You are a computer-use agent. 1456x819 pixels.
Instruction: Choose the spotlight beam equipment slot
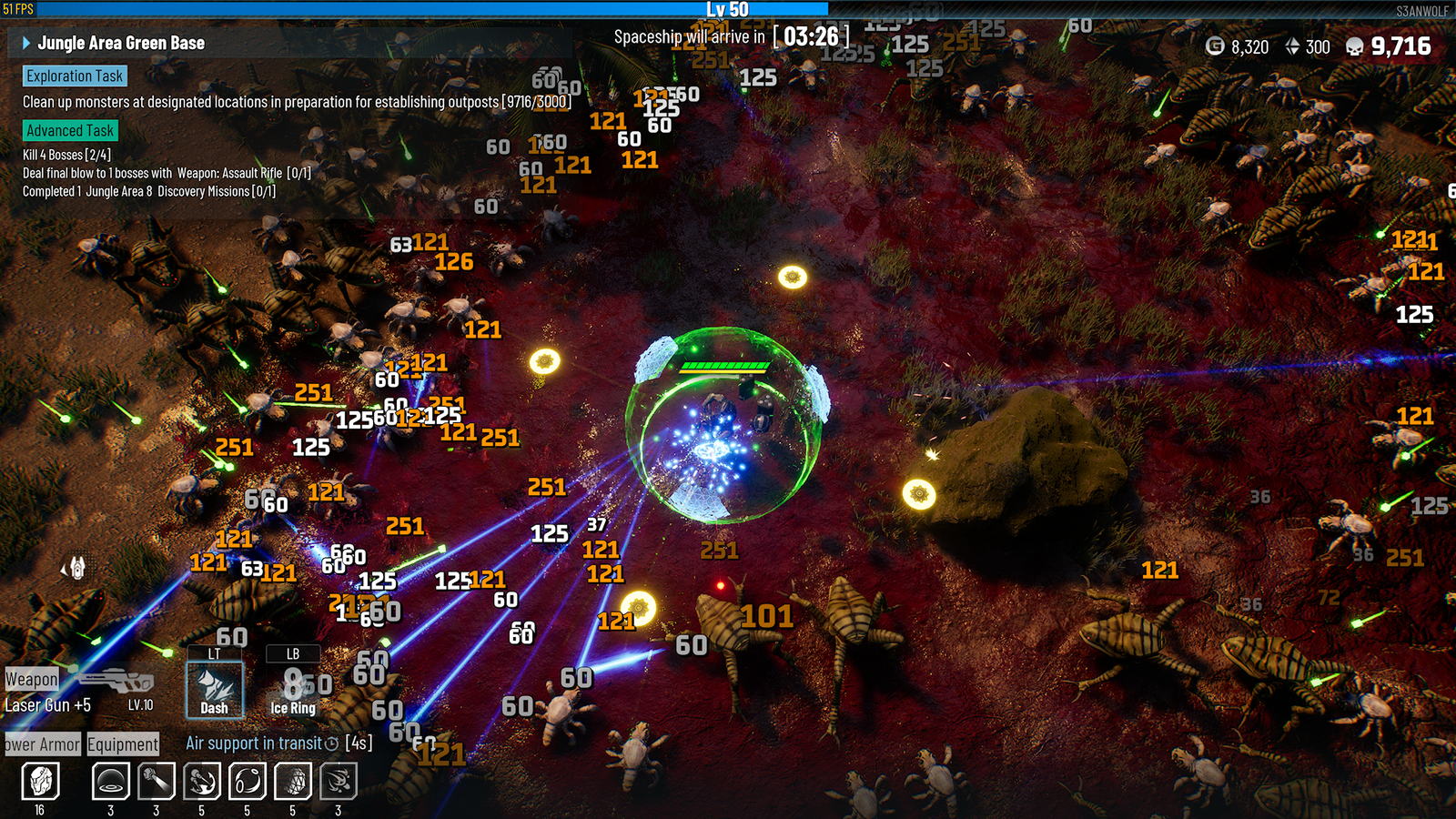(x=157, y=781)
